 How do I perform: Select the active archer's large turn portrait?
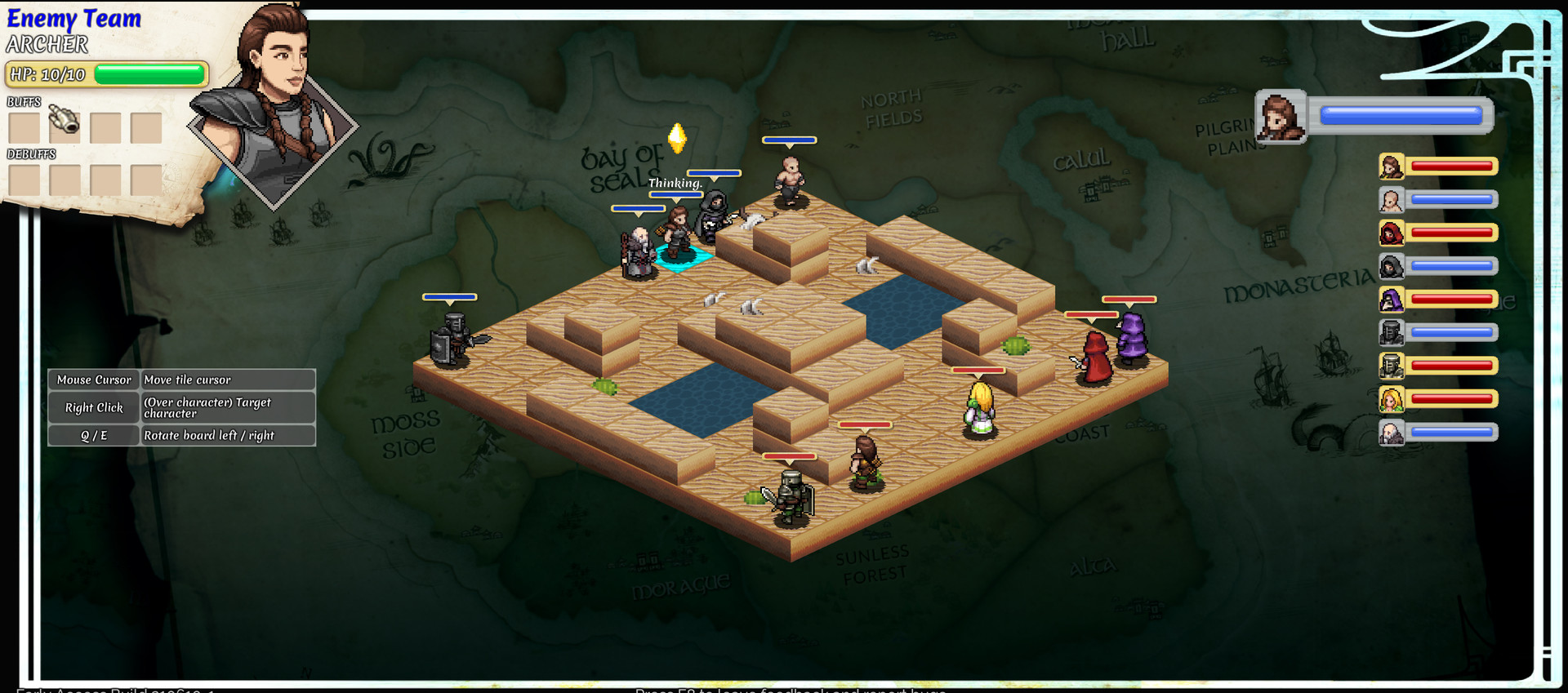tap(1280, 117)
